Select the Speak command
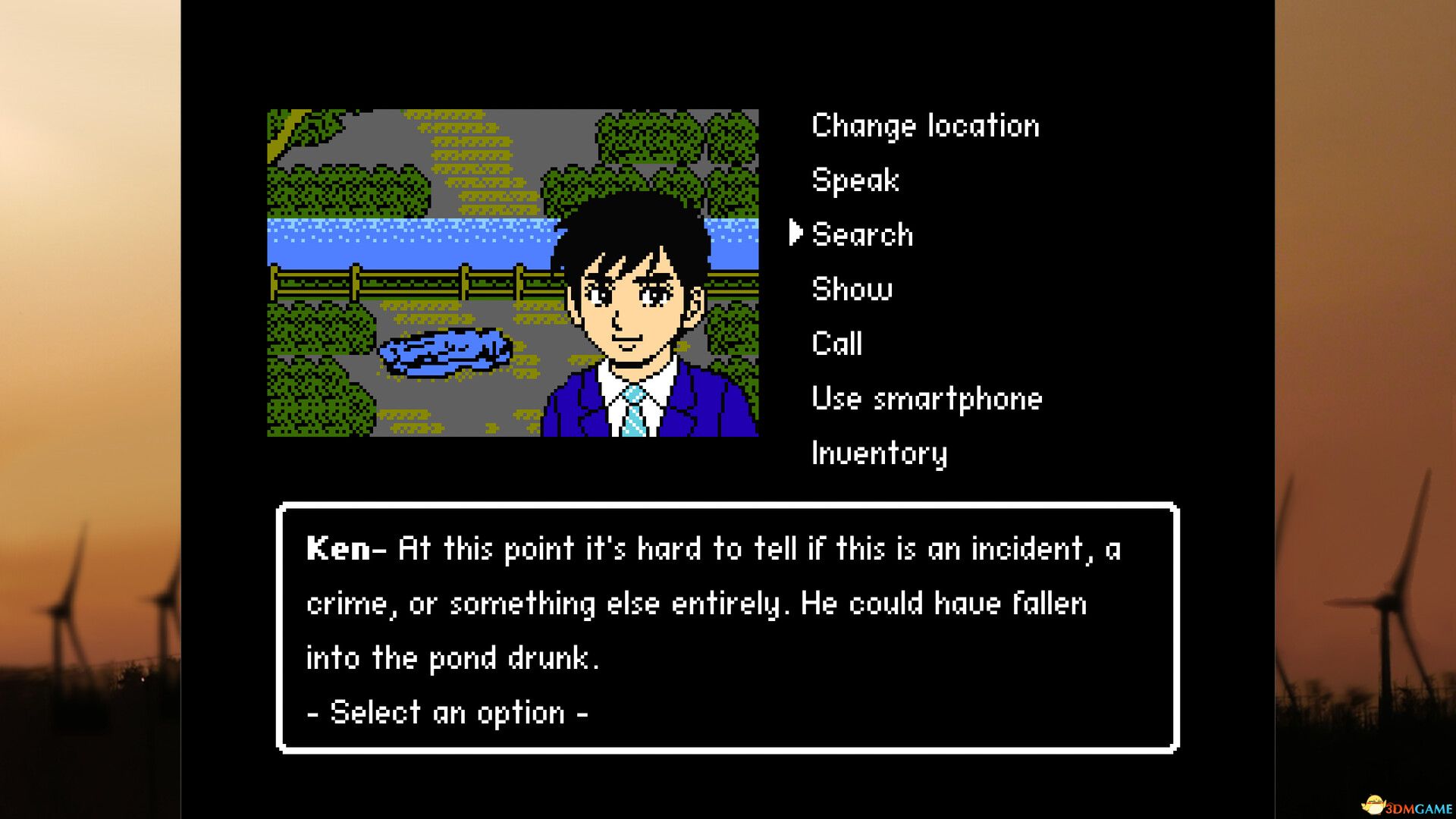Screen dimensions: 1456x819 (x=854, y=180)
